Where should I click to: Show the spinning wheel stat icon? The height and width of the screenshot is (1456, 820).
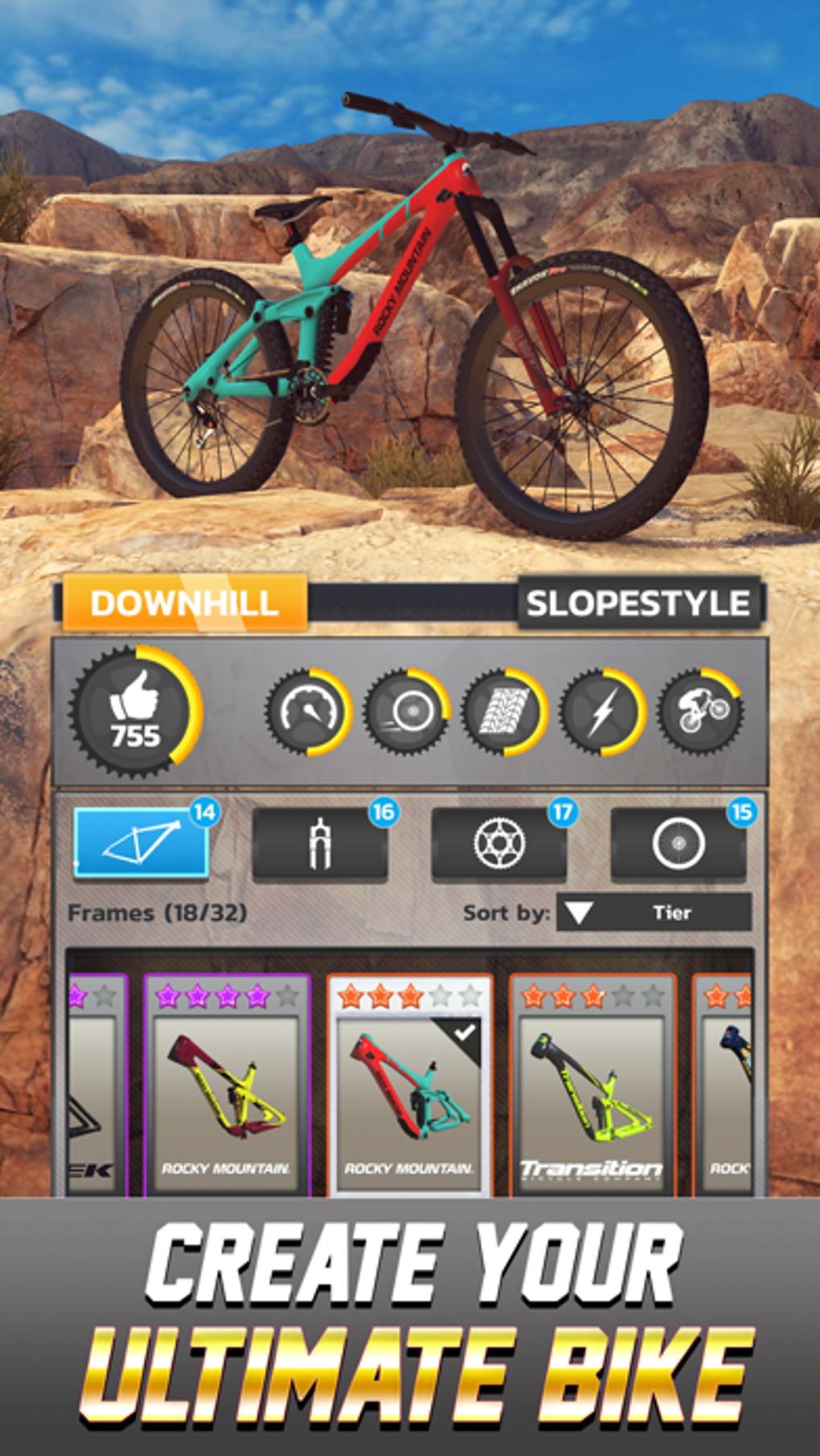click(x=406, y=712)
